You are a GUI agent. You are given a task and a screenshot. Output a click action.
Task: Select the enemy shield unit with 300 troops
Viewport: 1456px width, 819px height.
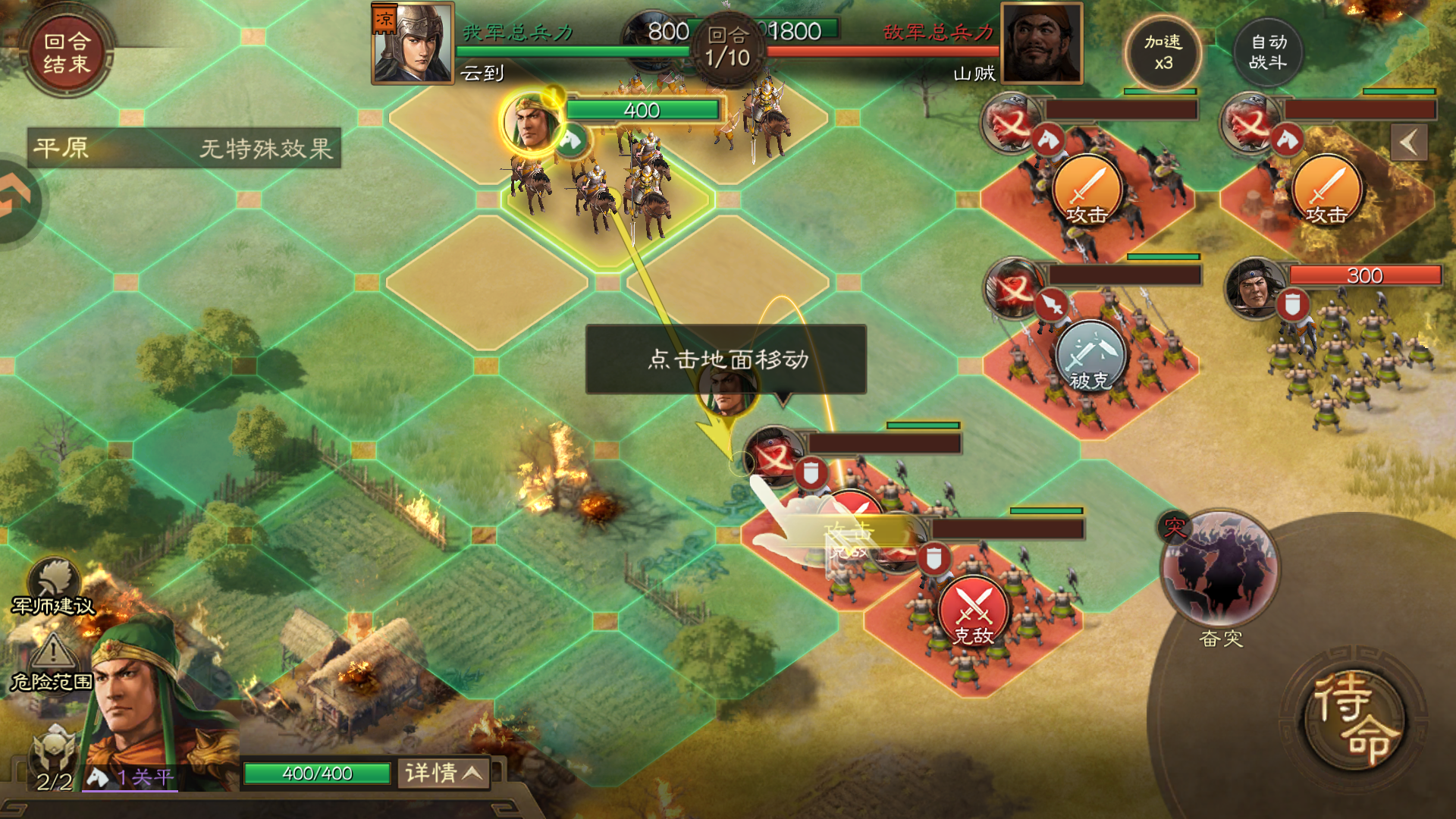tap(1255, 288)
